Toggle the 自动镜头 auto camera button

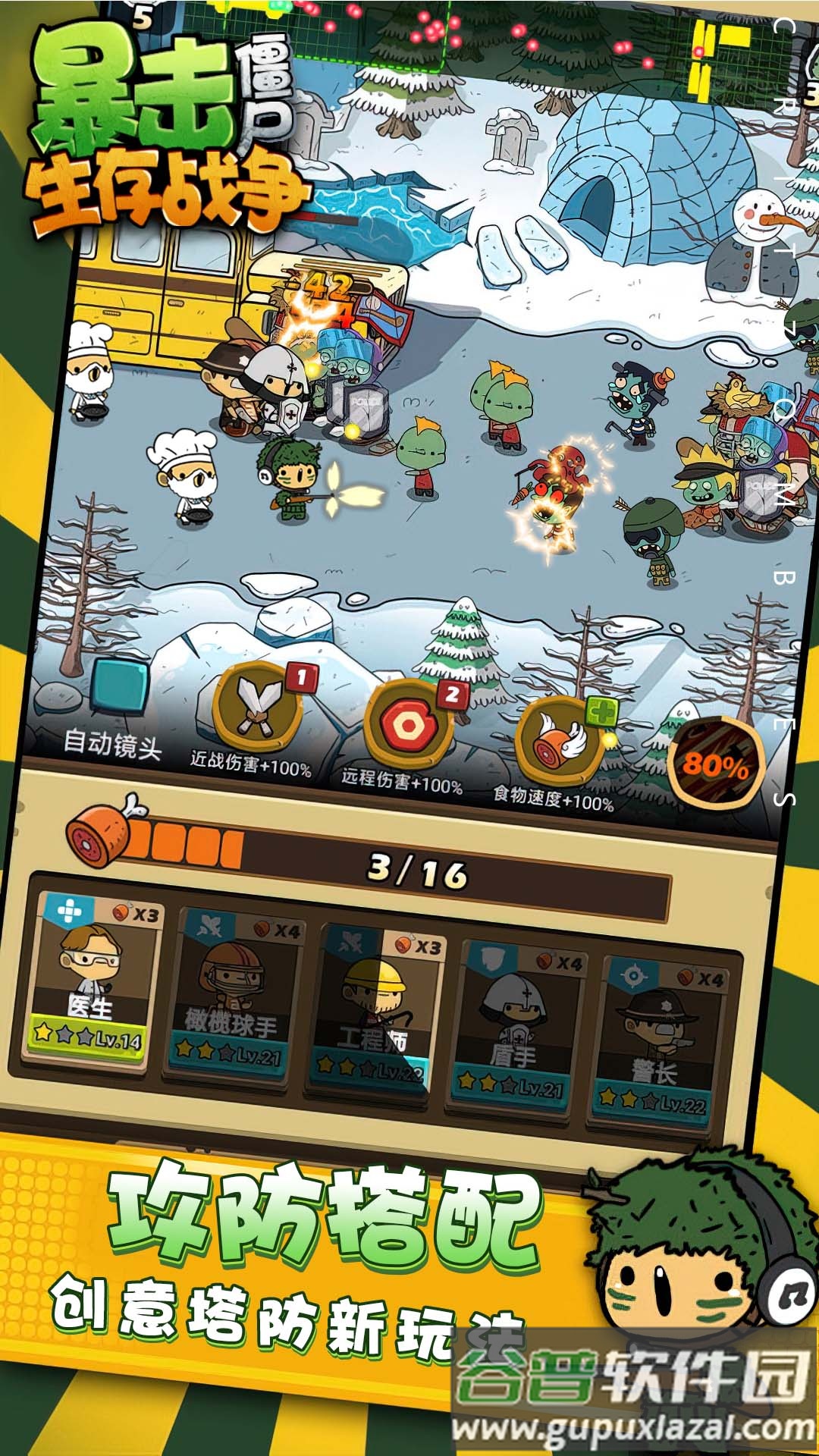[119, 689]
